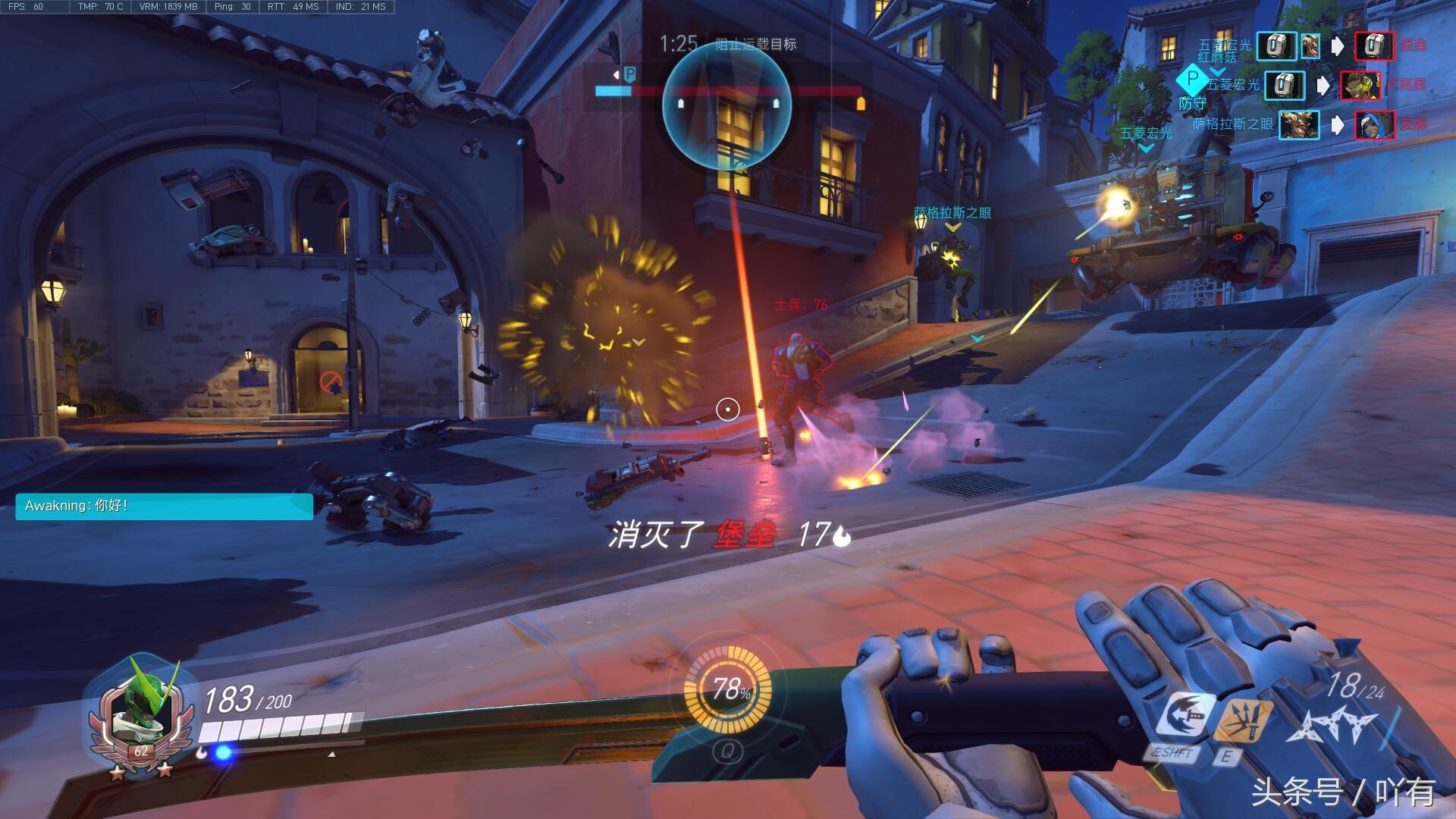Click the payload objective progress bar
This screenshot has height=819, width=1456.
(728, 92)
